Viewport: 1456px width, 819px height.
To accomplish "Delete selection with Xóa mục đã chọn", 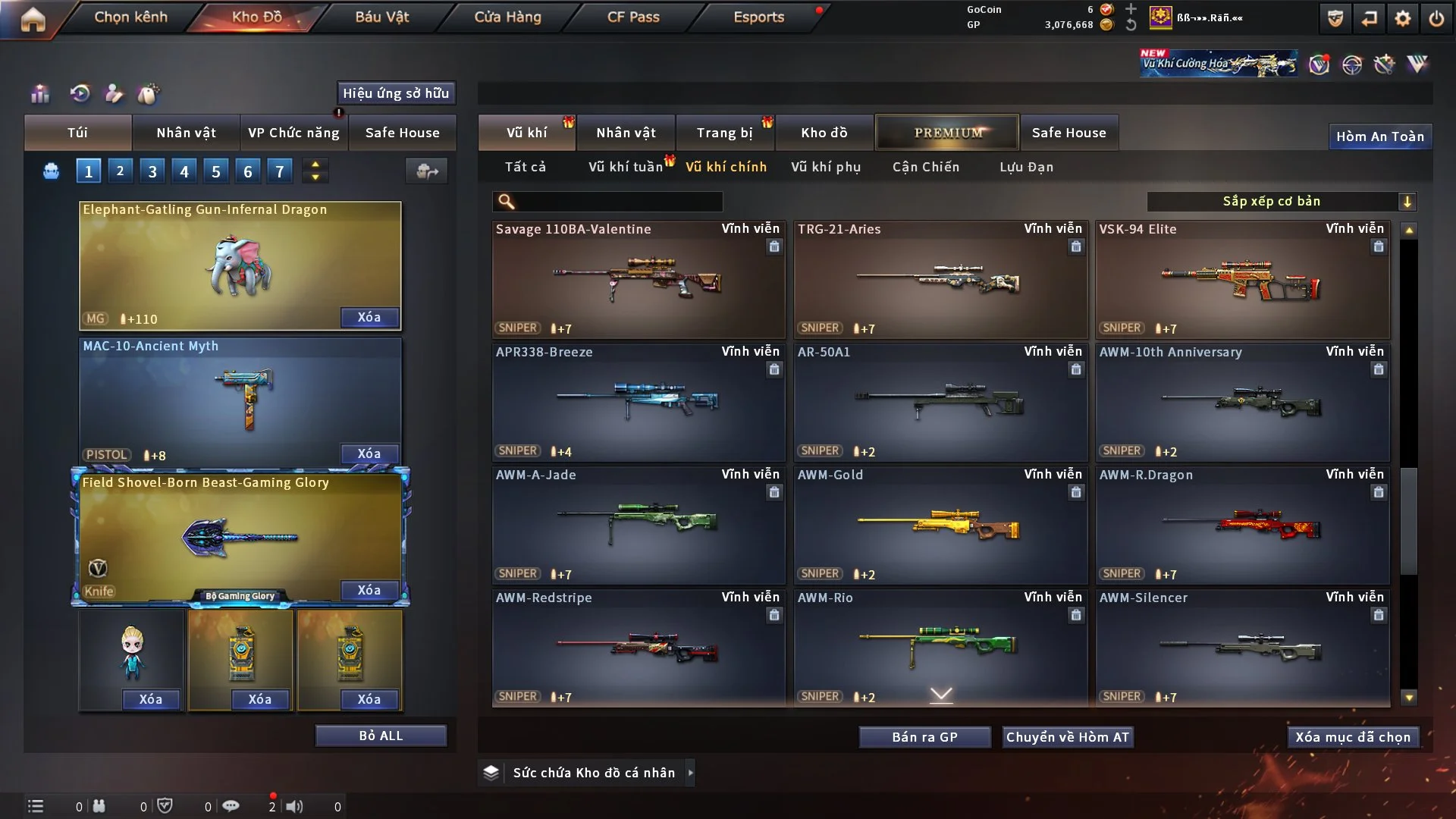I will (x=1353, y=737).
